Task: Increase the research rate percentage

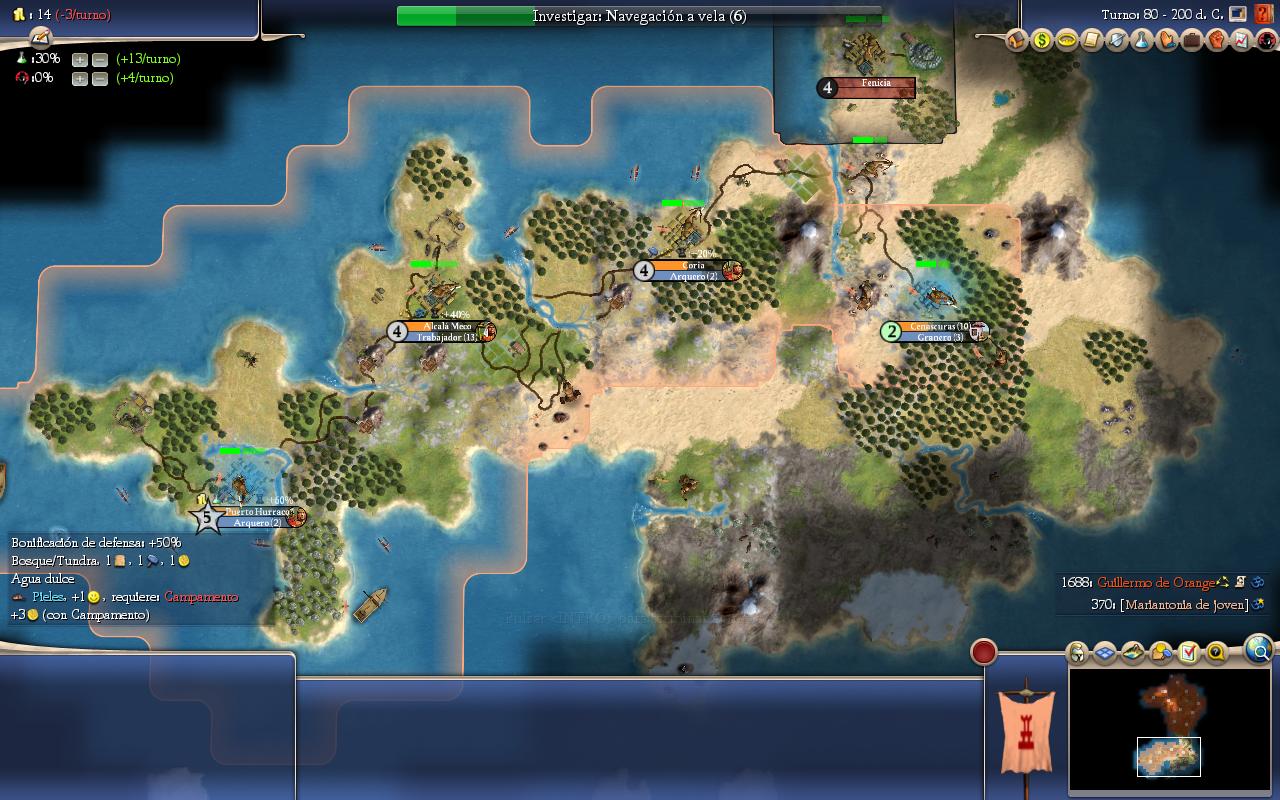Action: click(x=80, y=59)
